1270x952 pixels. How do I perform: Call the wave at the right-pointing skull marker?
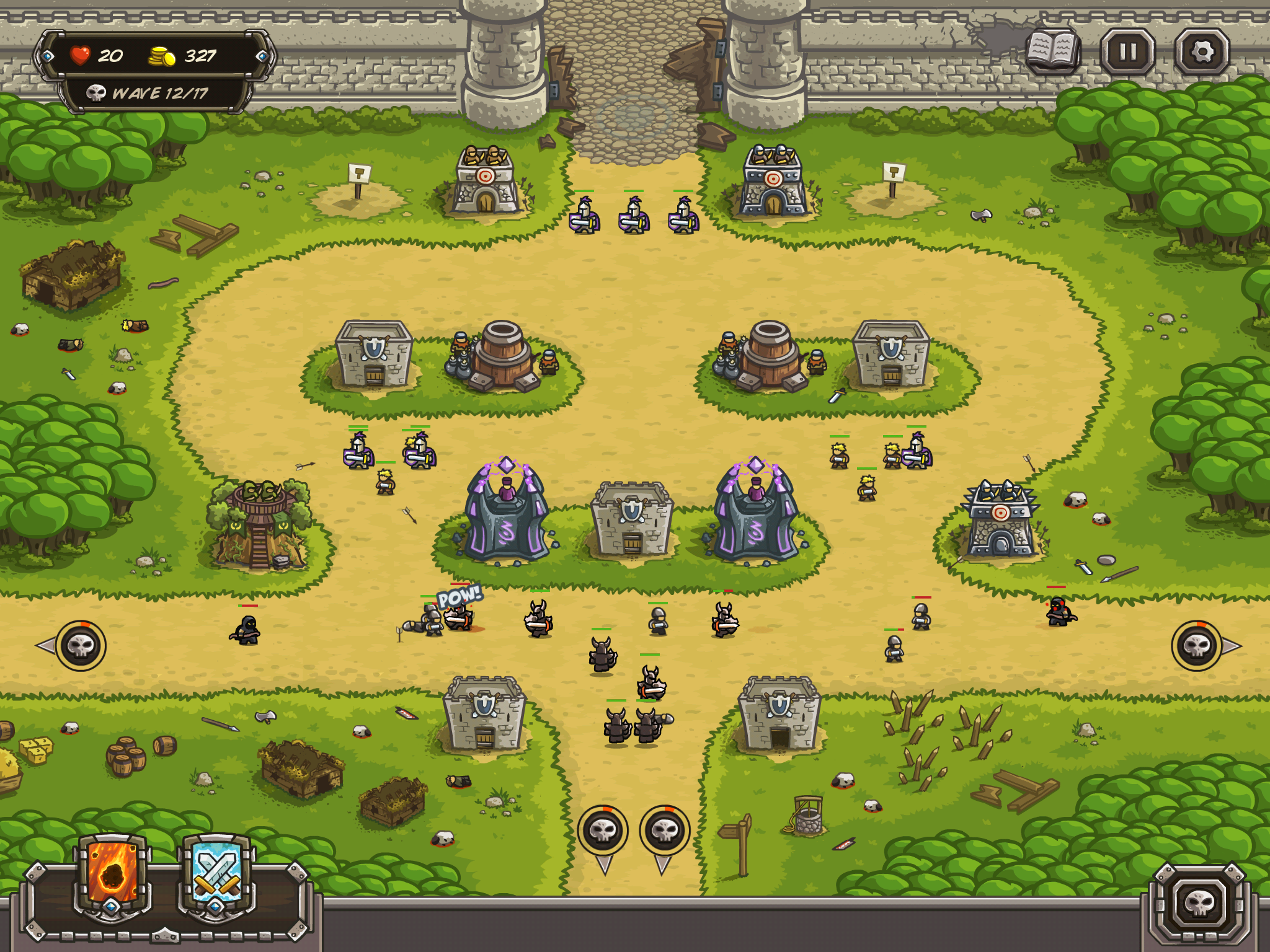[x=1197, y=646]
